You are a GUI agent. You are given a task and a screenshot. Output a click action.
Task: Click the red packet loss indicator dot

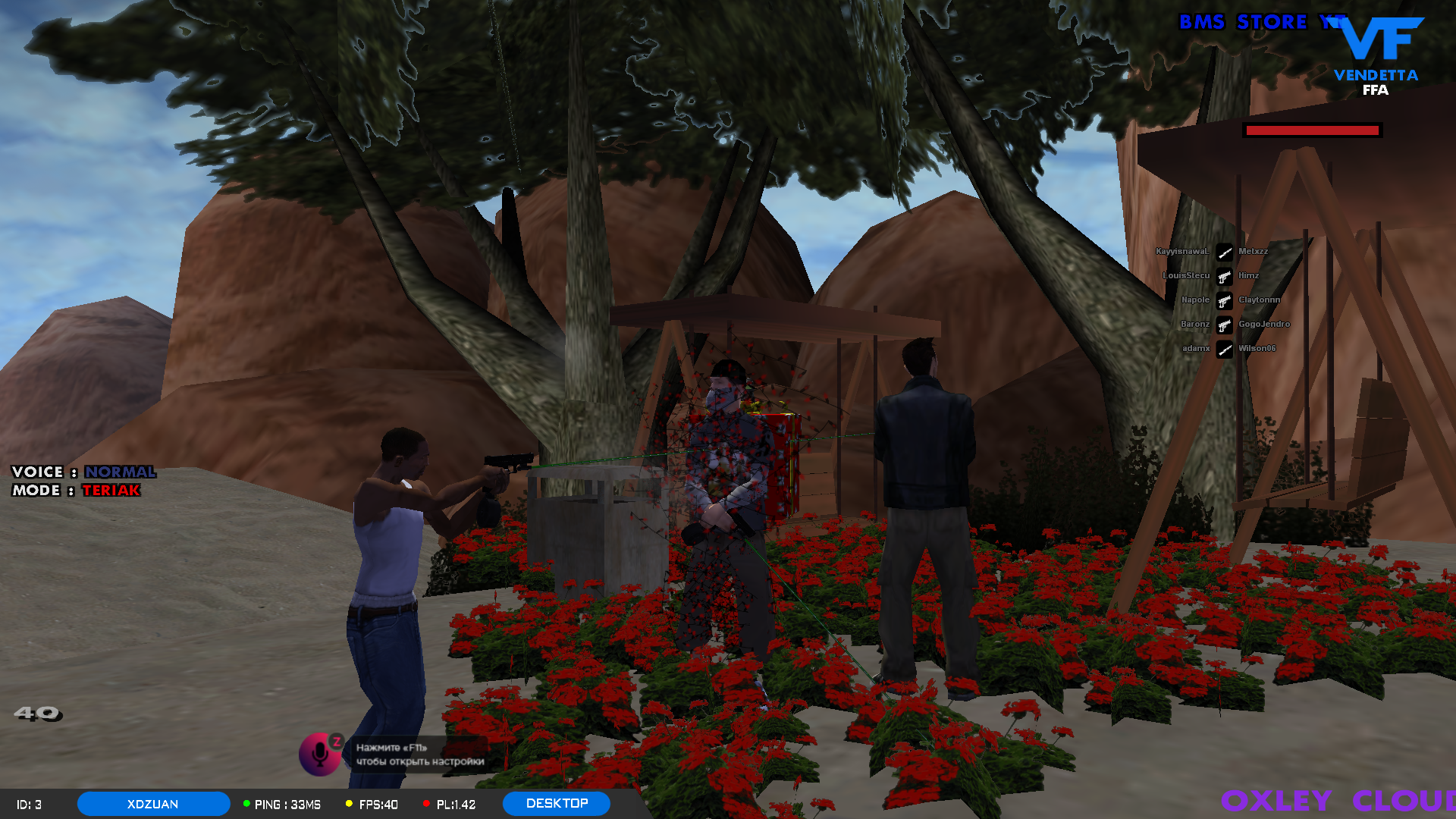428,804
